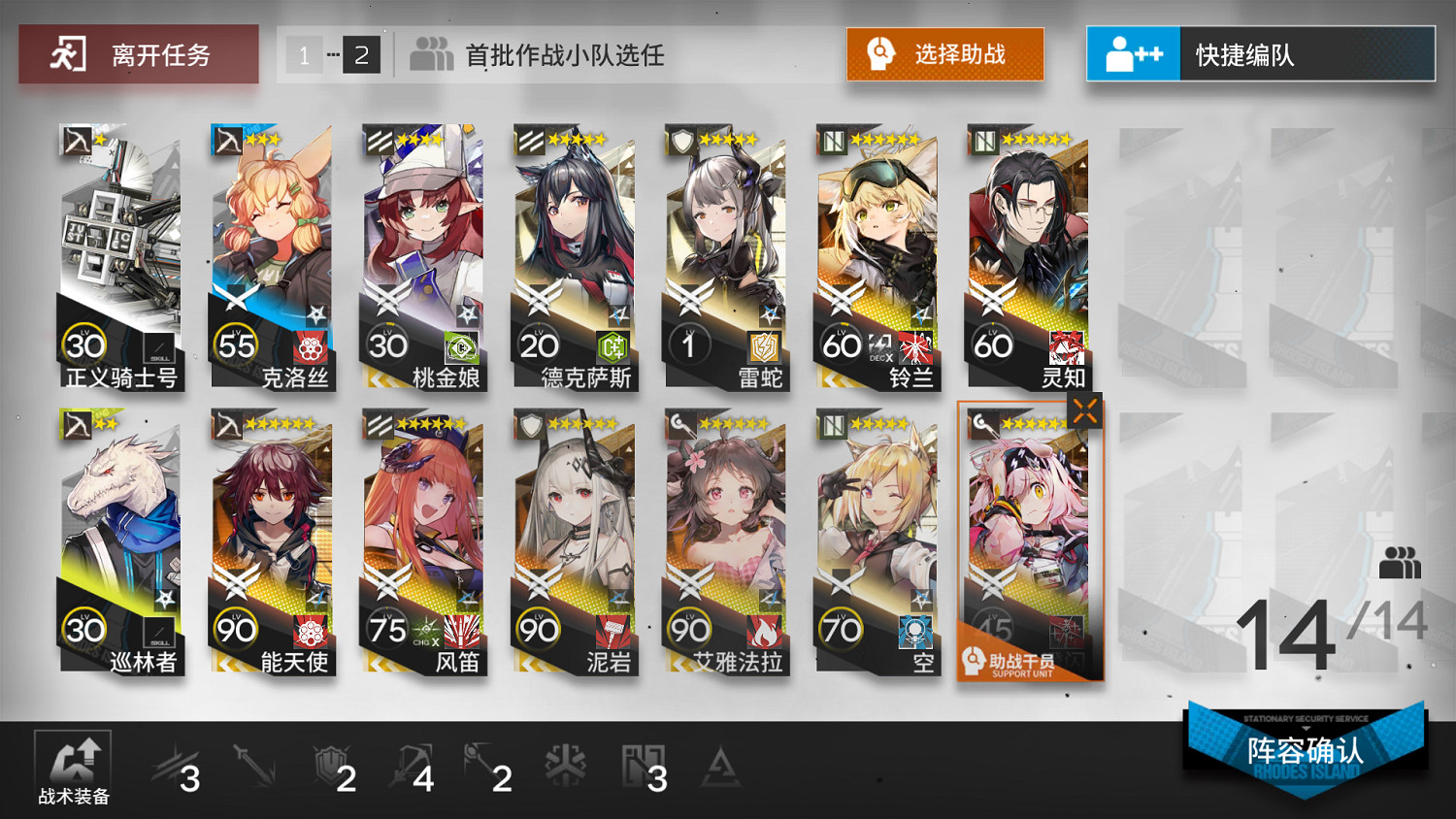Show only Sniper class operators
1456x819 pixels.
coord(408,764)
